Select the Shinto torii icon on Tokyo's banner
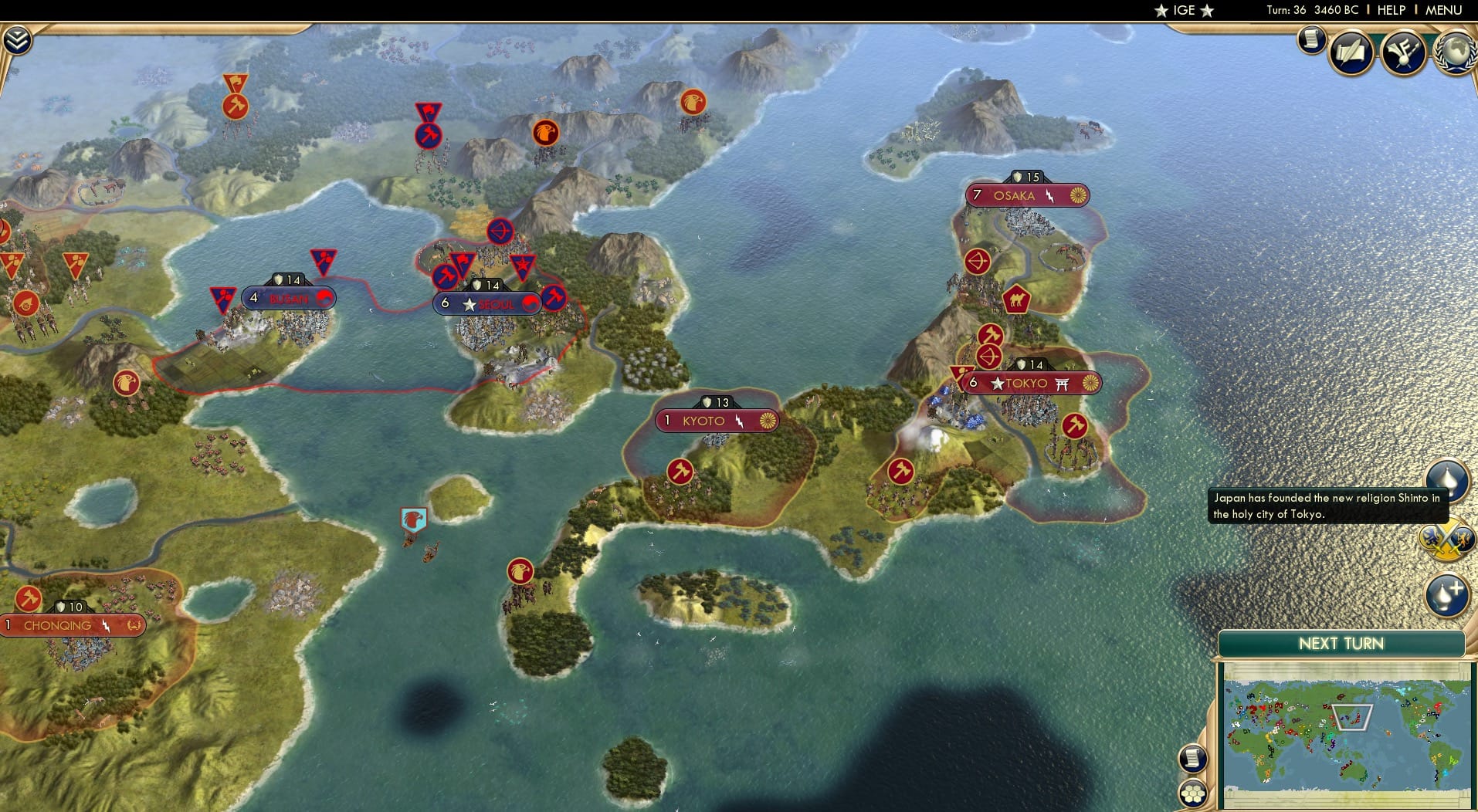 (1063, 383)
